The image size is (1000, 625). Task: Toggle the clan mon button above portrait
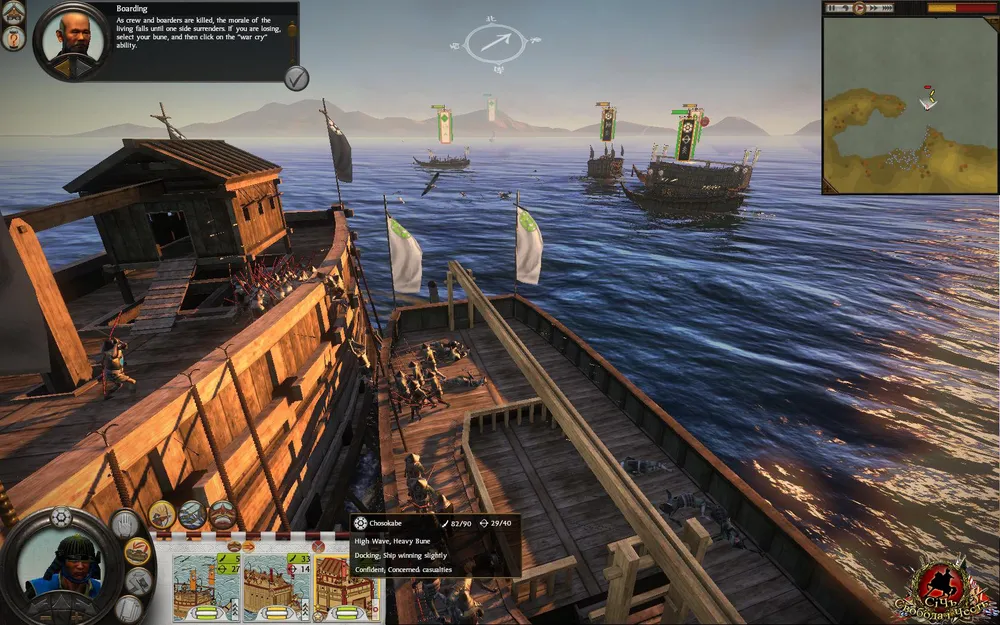61,517
